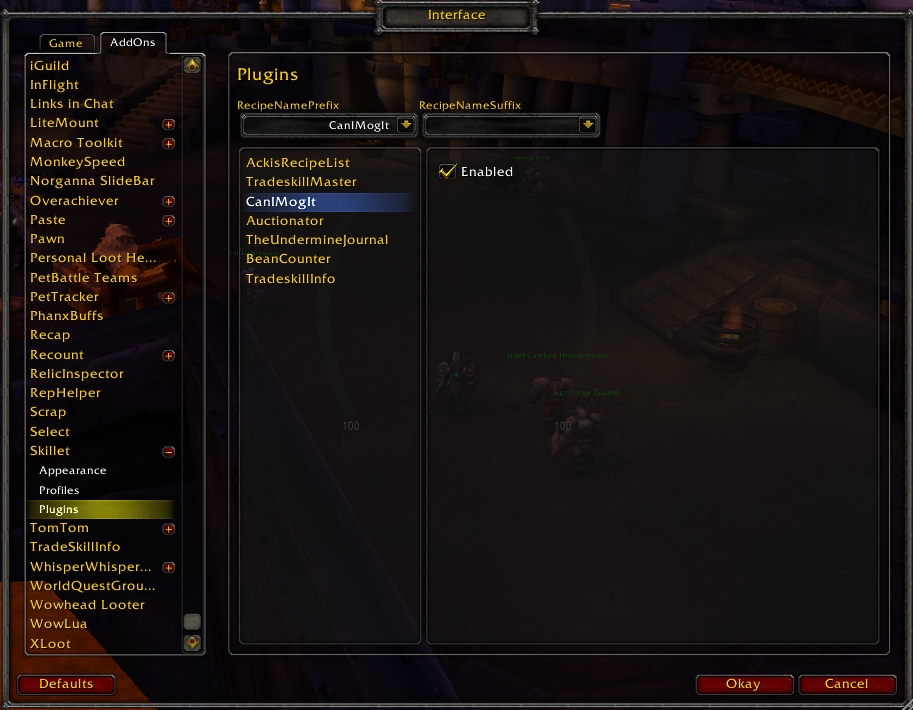Select AckisRecipeList in the plugin list
913x710 pixels.
pyautogui.click(x=298, y=163)
